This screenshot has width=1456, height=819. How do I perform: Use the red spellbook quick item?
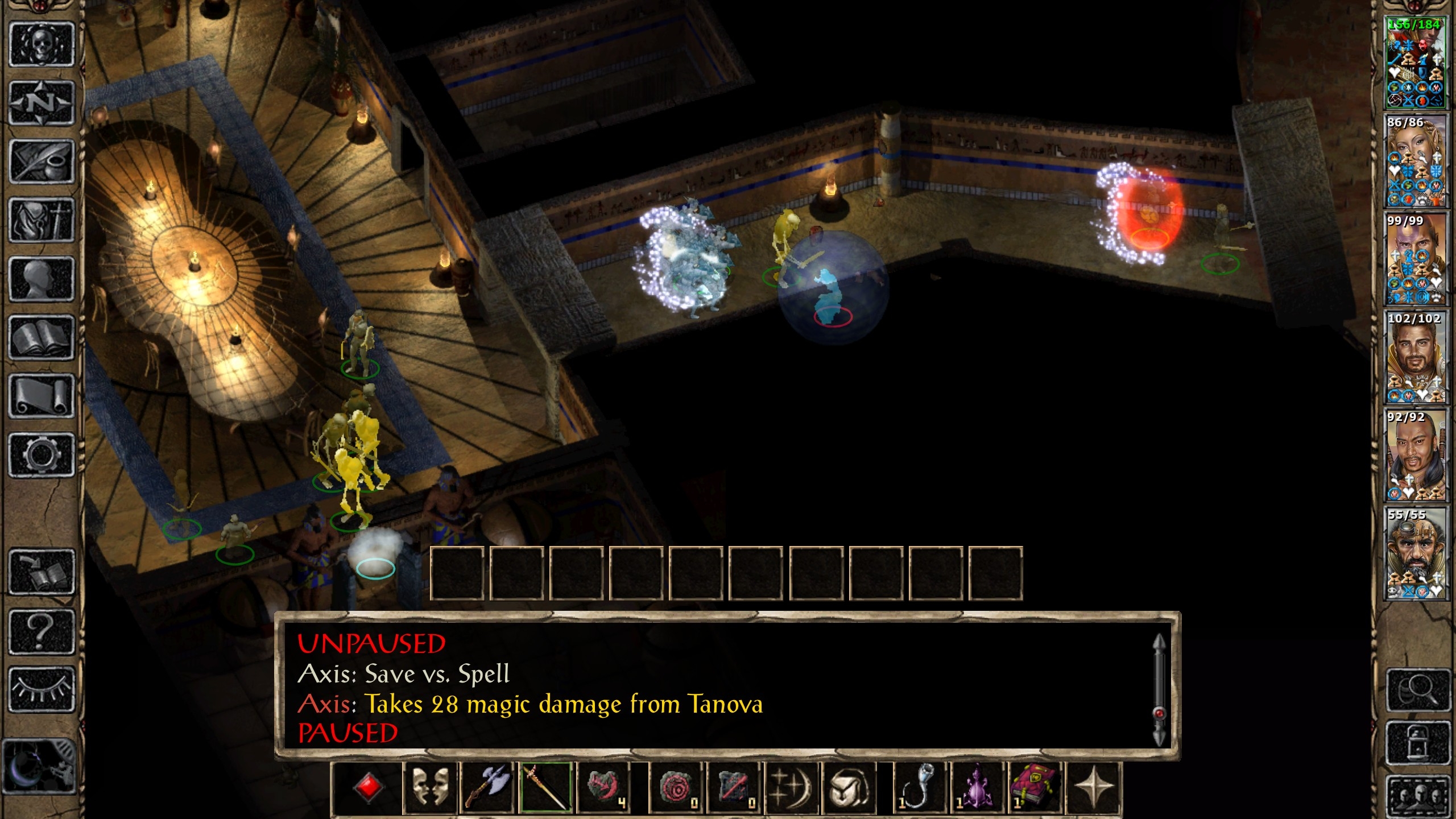(1034, 788)
